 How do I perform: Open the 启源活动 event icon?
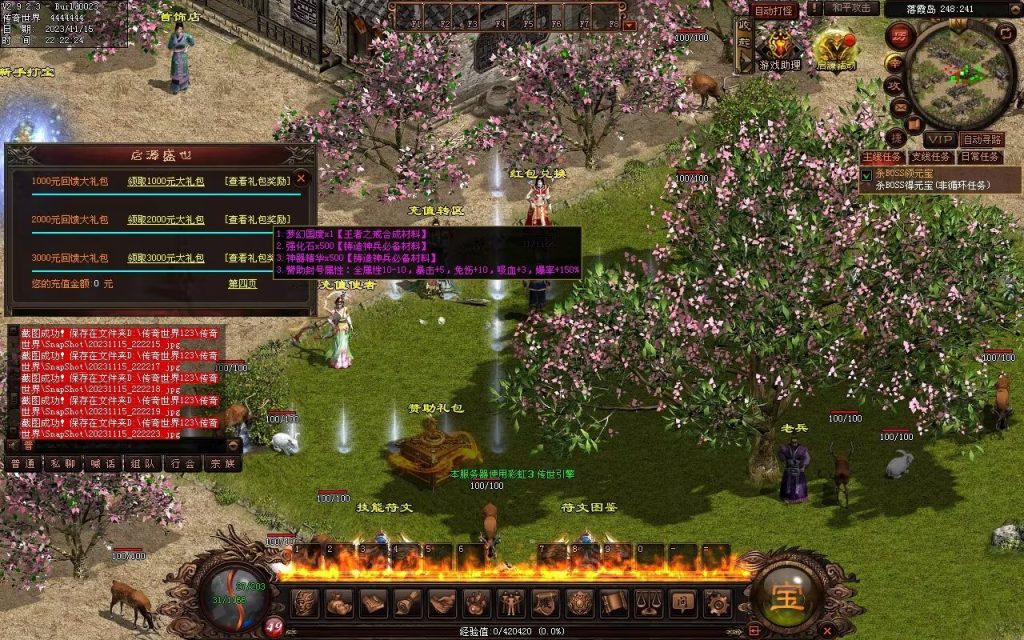(x=835, y=48)
